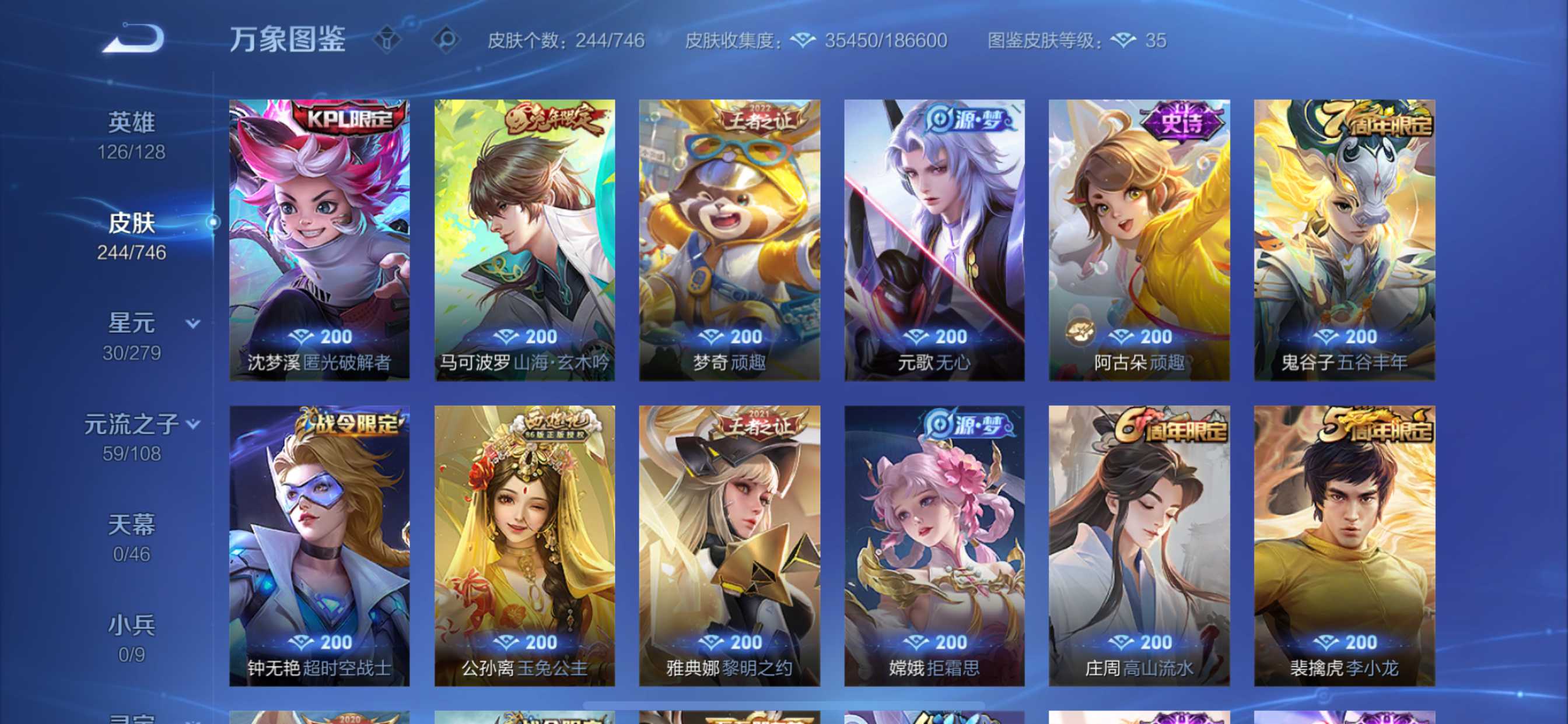
Task: Click the gem icon beside 皮肤收集度
Action: [x=804, y=40]
